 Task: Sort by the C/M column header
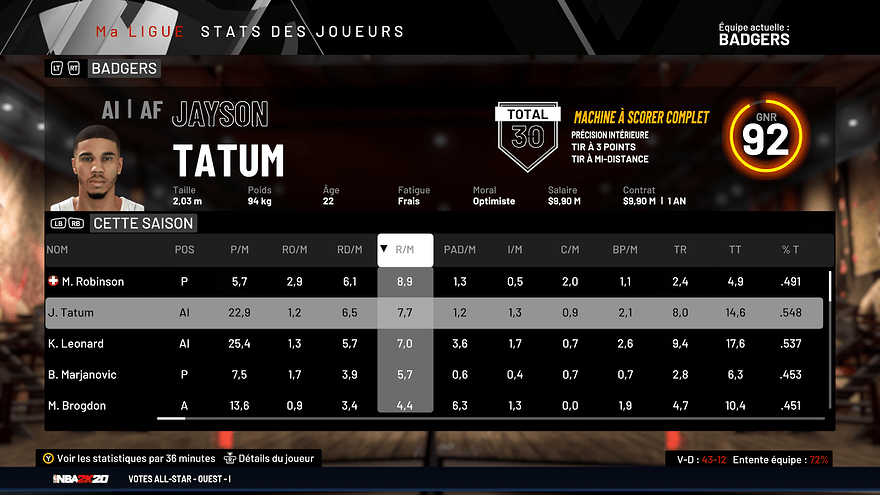[569, 250]
